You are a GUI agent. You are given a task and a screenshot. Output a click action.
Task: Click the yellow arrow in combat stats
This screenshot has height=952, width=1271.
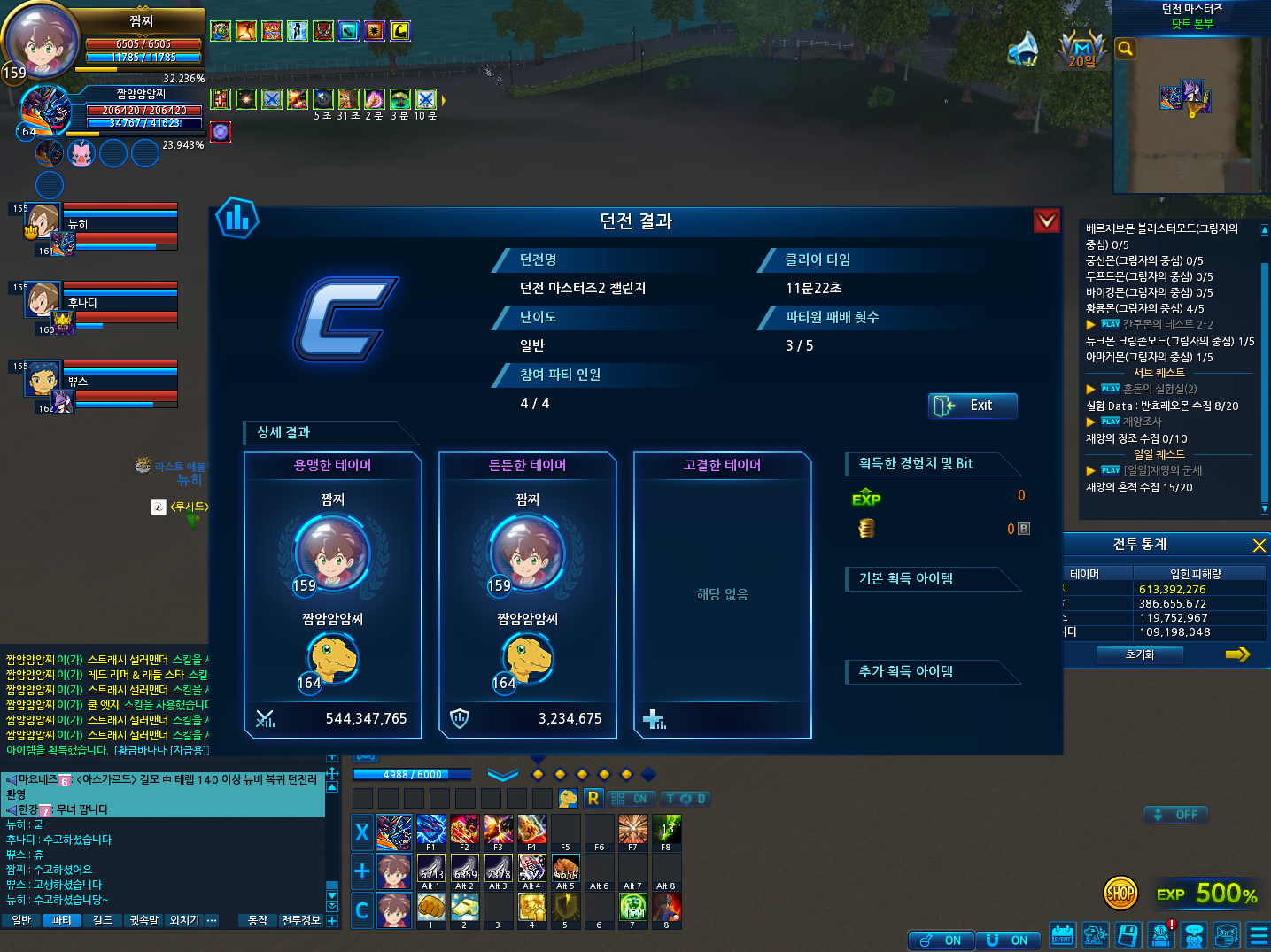coord(1237,654)
